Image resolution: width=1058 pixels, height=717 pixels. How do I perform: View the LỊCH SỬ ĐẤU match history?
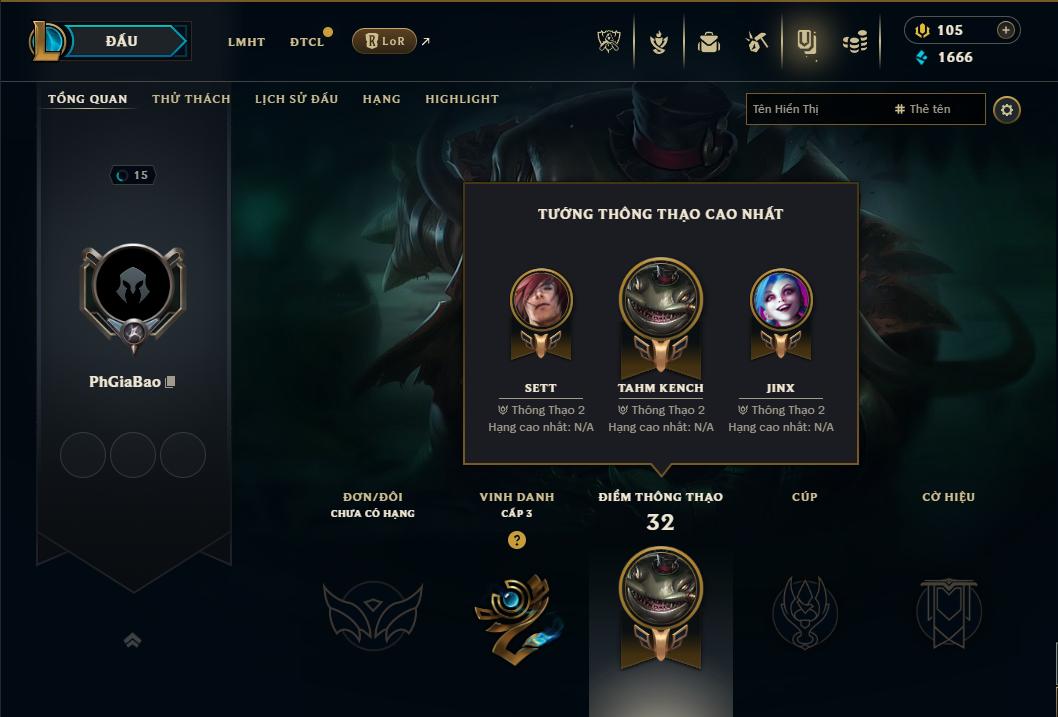point(296,99)
